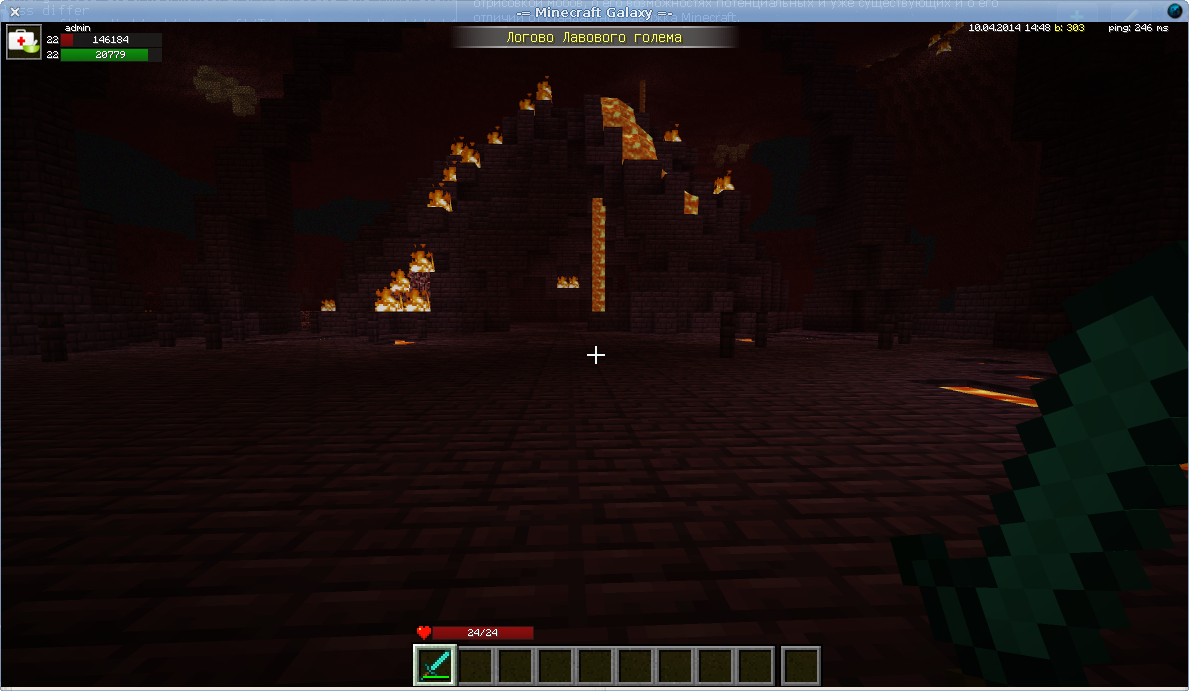Click the blue globe icon in the title bar
1189x691 pixels.
coord(1175,11)
